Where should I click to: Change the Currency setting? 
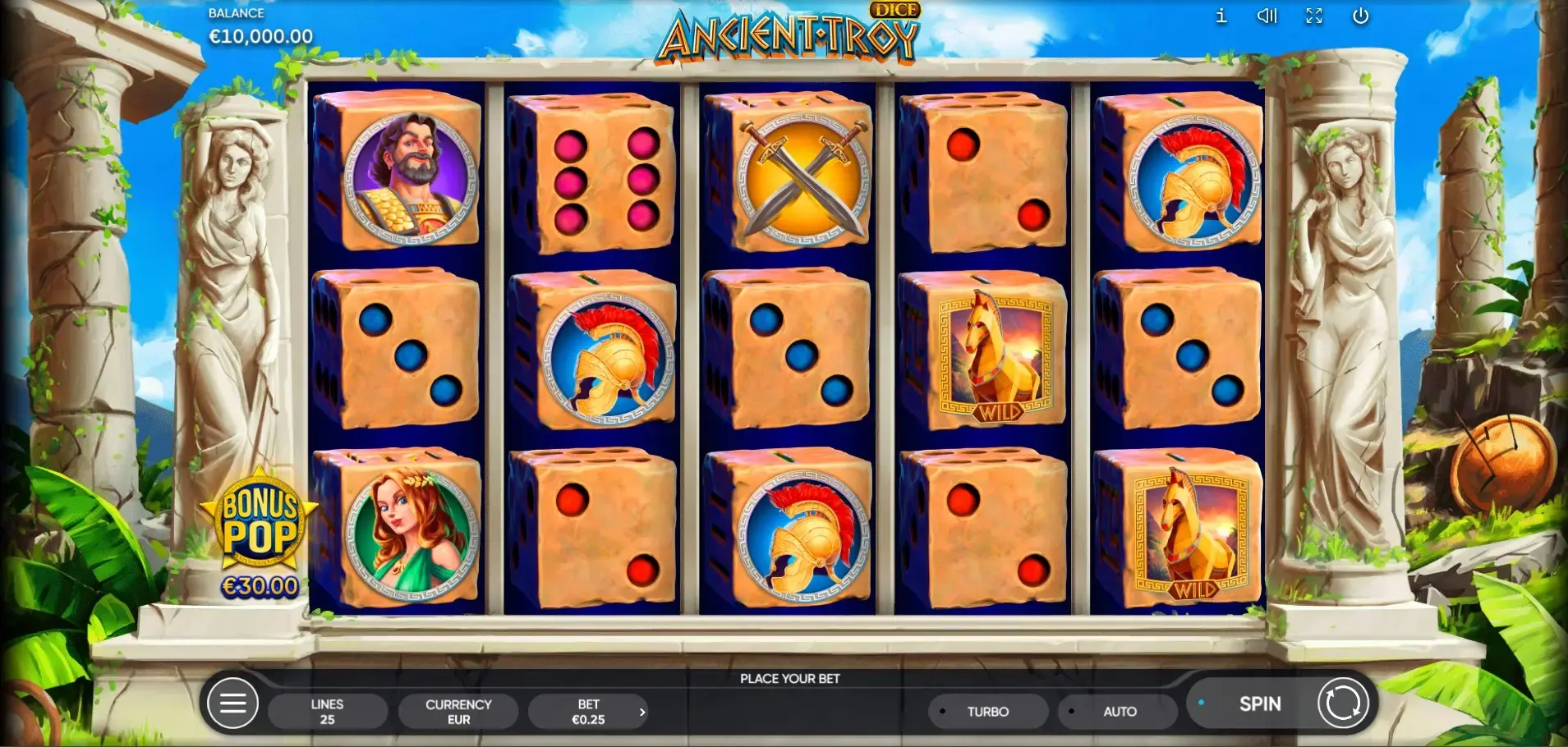pos(458,712)
